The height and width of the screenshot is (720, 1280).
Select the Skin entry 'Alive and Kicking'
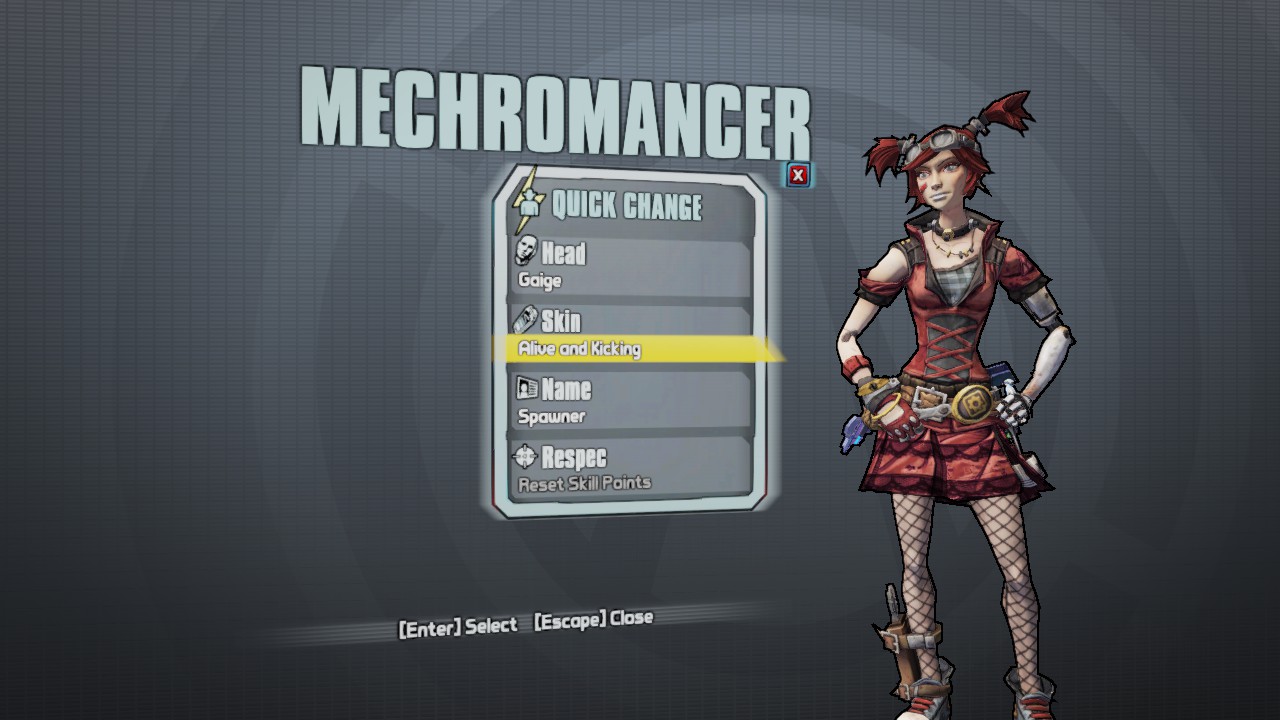click(x=630, y=335)
